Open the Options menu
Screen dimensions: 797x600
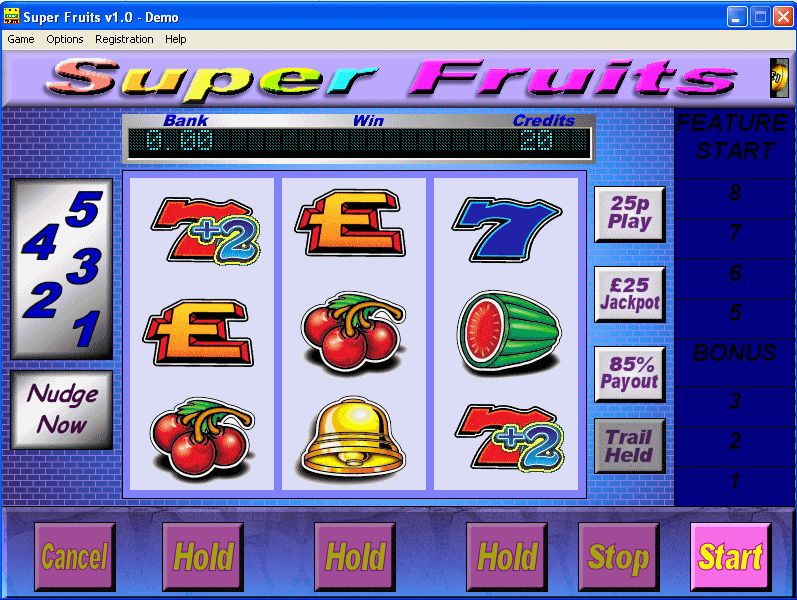pyautogui.click(x=65, y=39)
